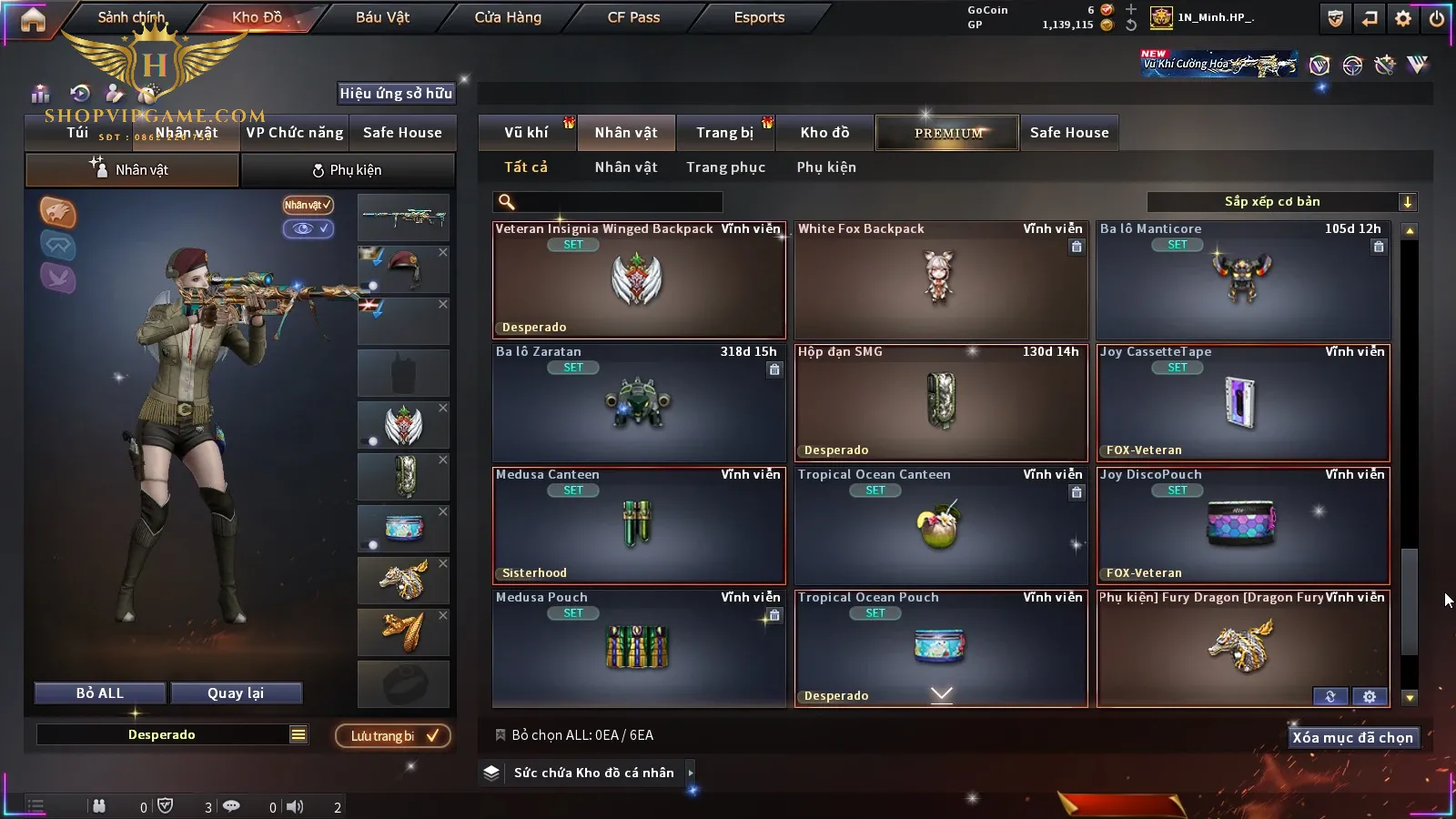Viewport: 1456px width, 819px height.
Task: Open the CF Pass menu
Action: click(633, 17)
